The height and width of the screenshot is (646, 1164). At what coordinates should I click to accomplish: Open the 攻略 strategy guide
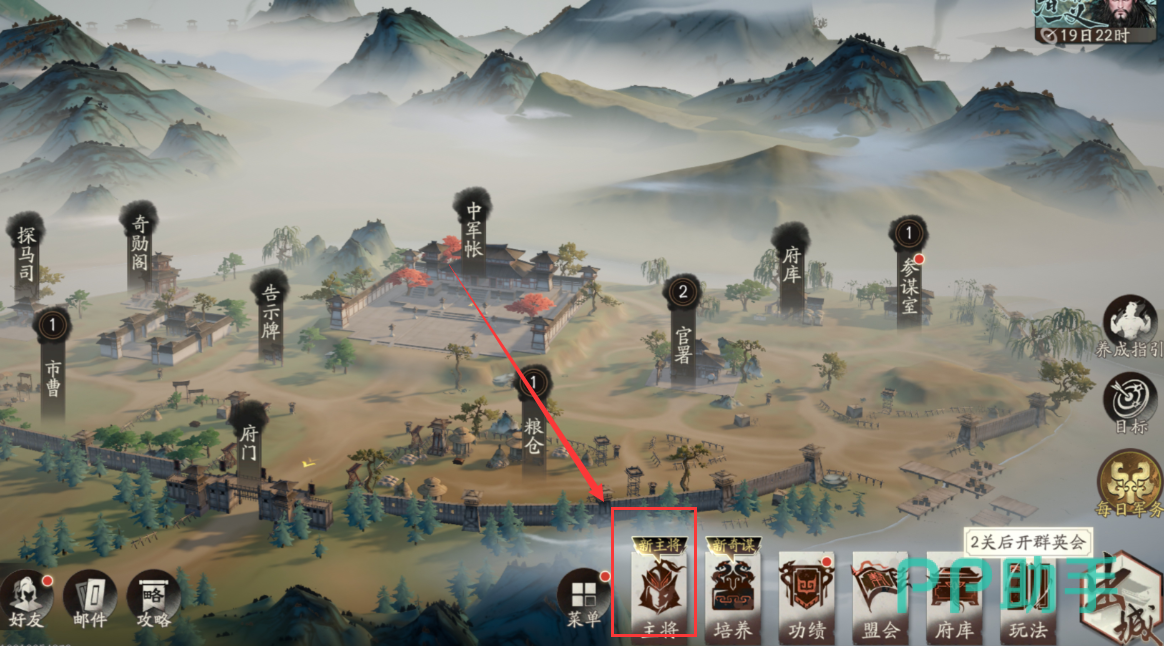(x=154, y=598)
